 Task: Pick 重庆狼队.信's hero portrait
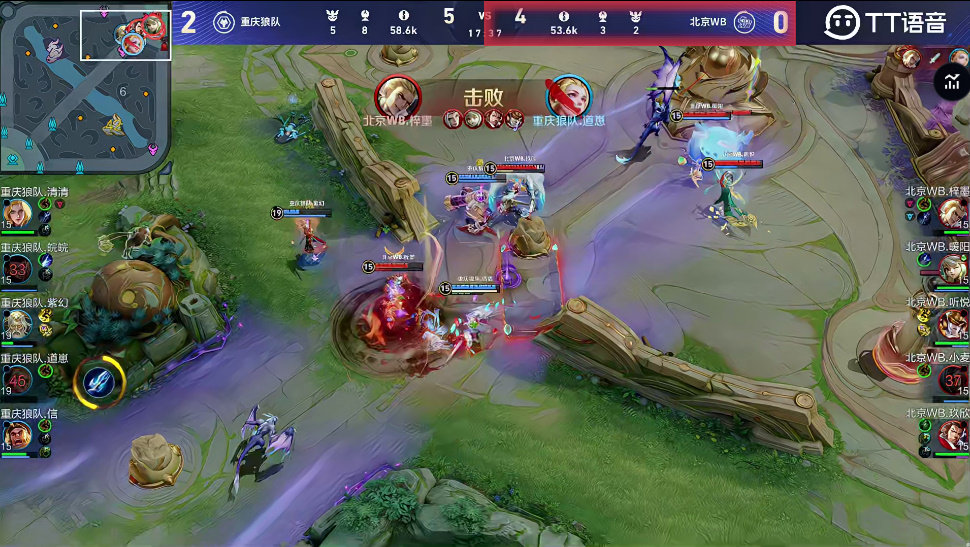(x=17, y=436)
